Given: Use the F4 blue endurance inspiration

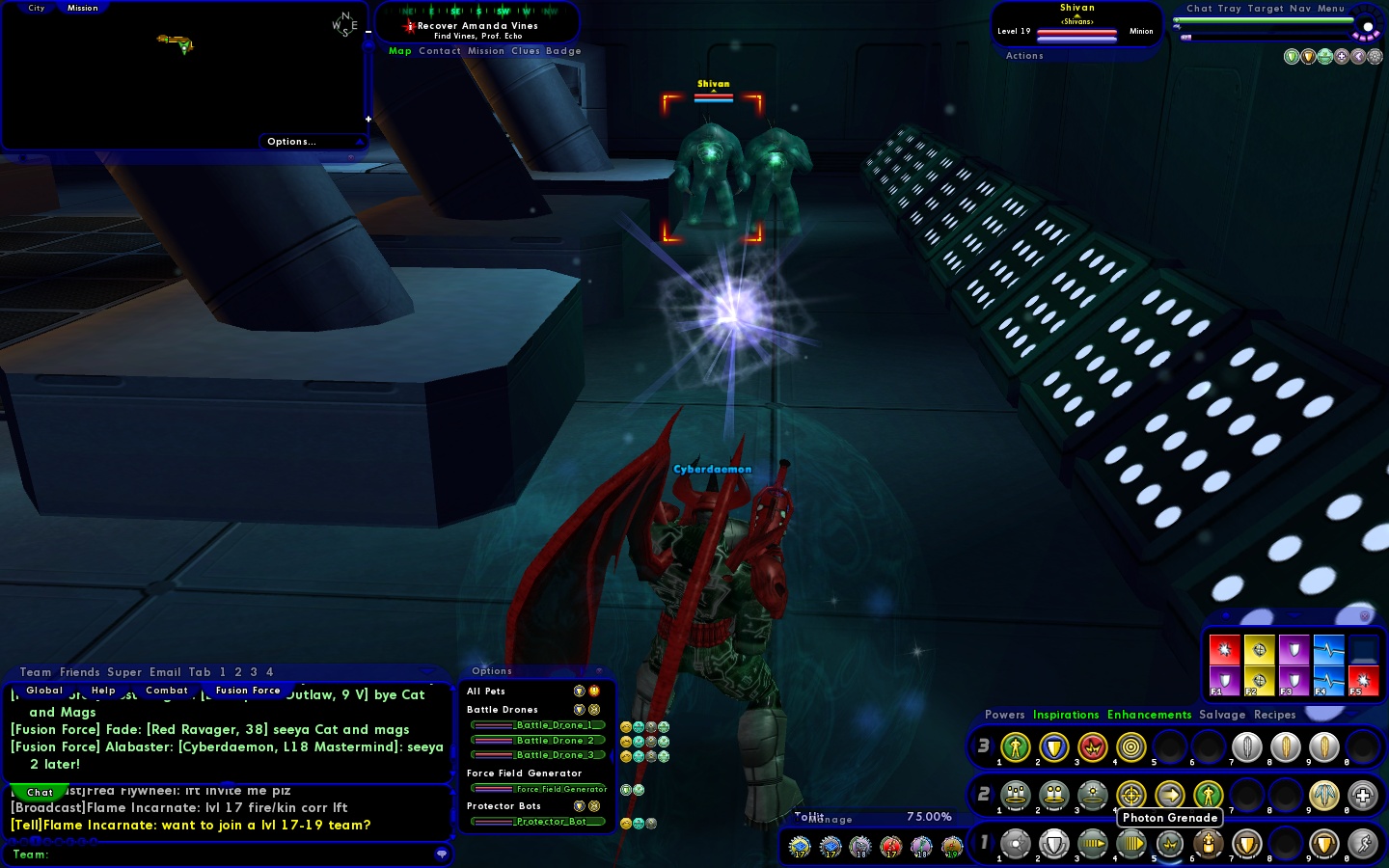Looking at the screenshot, I should tap(1328, 681).
